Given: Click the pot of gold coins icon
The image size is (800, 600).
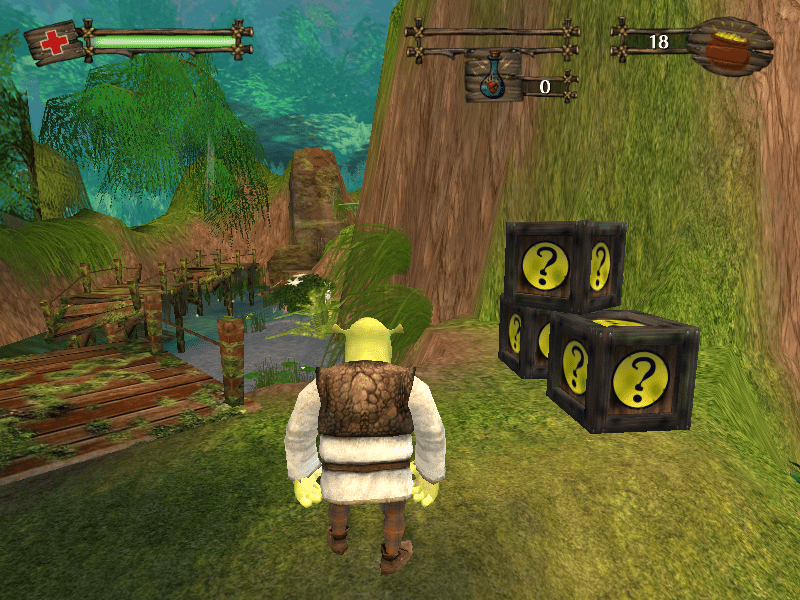Looking at the screenshot, I should pos(731,44).
